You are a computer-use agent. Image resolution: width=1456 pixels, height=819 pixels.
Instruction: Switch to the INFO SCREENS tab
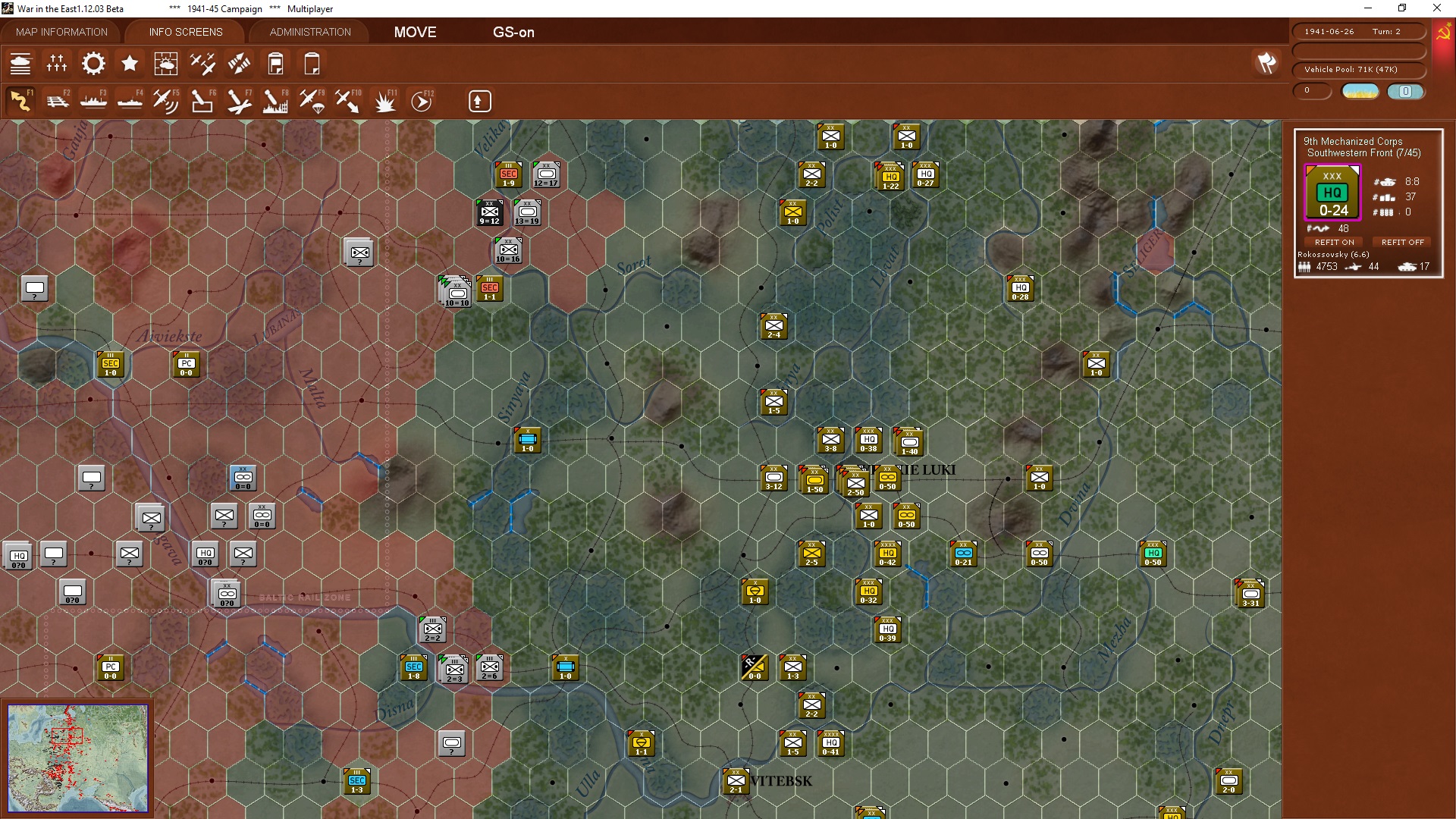pos(185,32)
